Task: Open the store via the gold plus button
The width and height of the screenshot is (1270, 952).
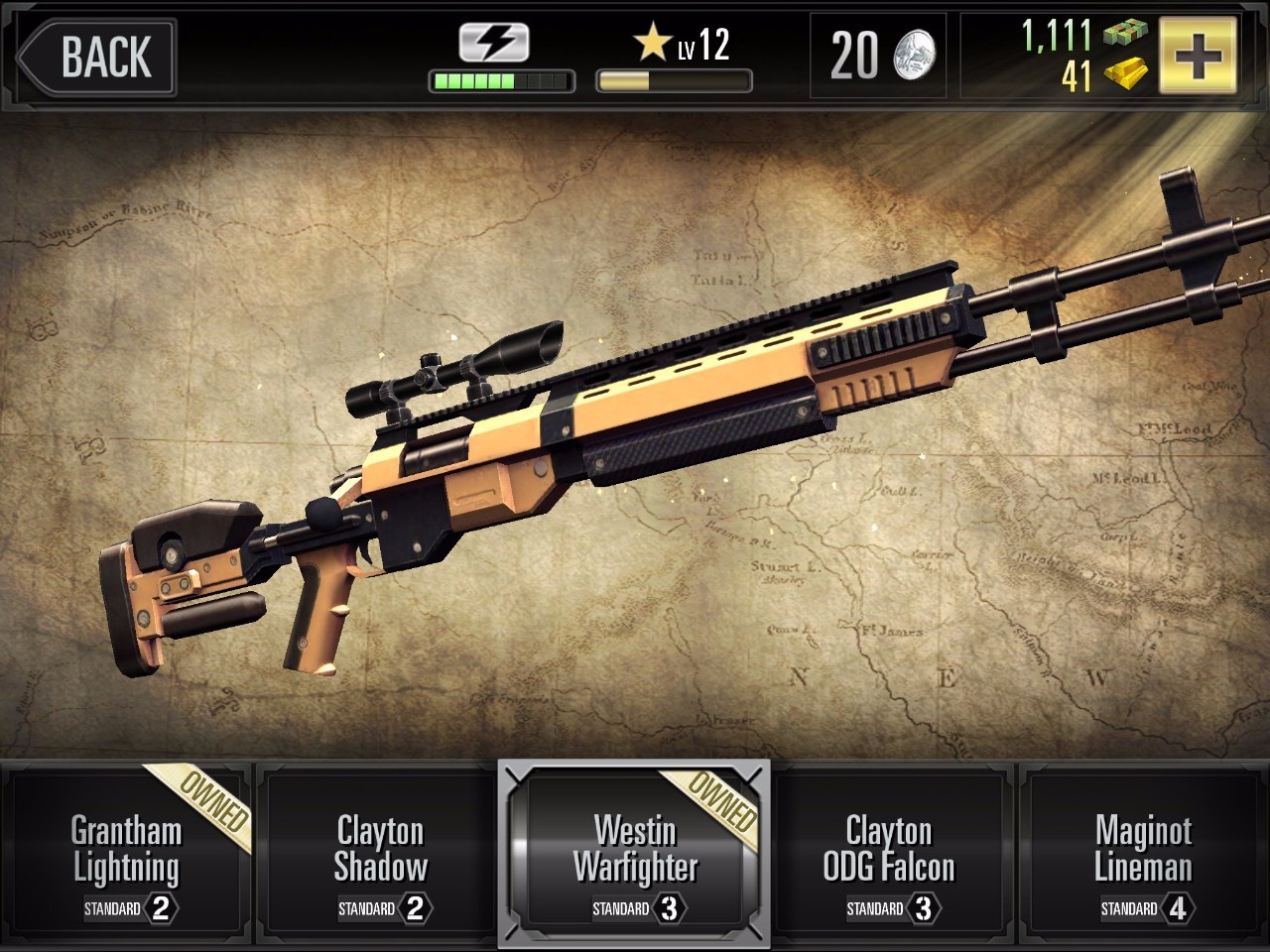Action: click(x=1199, y=56)
